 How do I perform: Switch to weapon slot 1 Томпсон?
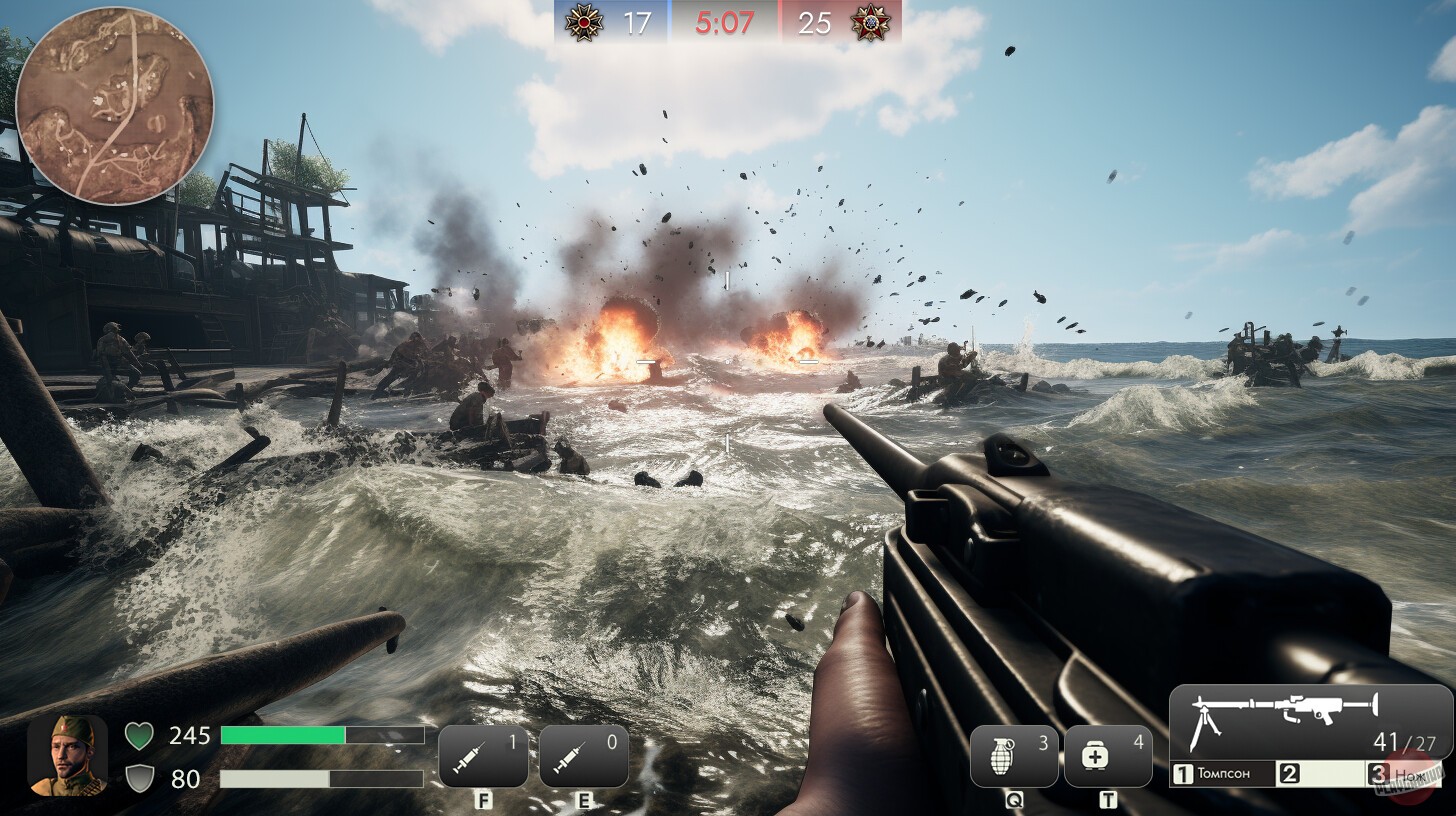pyautogui.click(x=1224, y=773)
